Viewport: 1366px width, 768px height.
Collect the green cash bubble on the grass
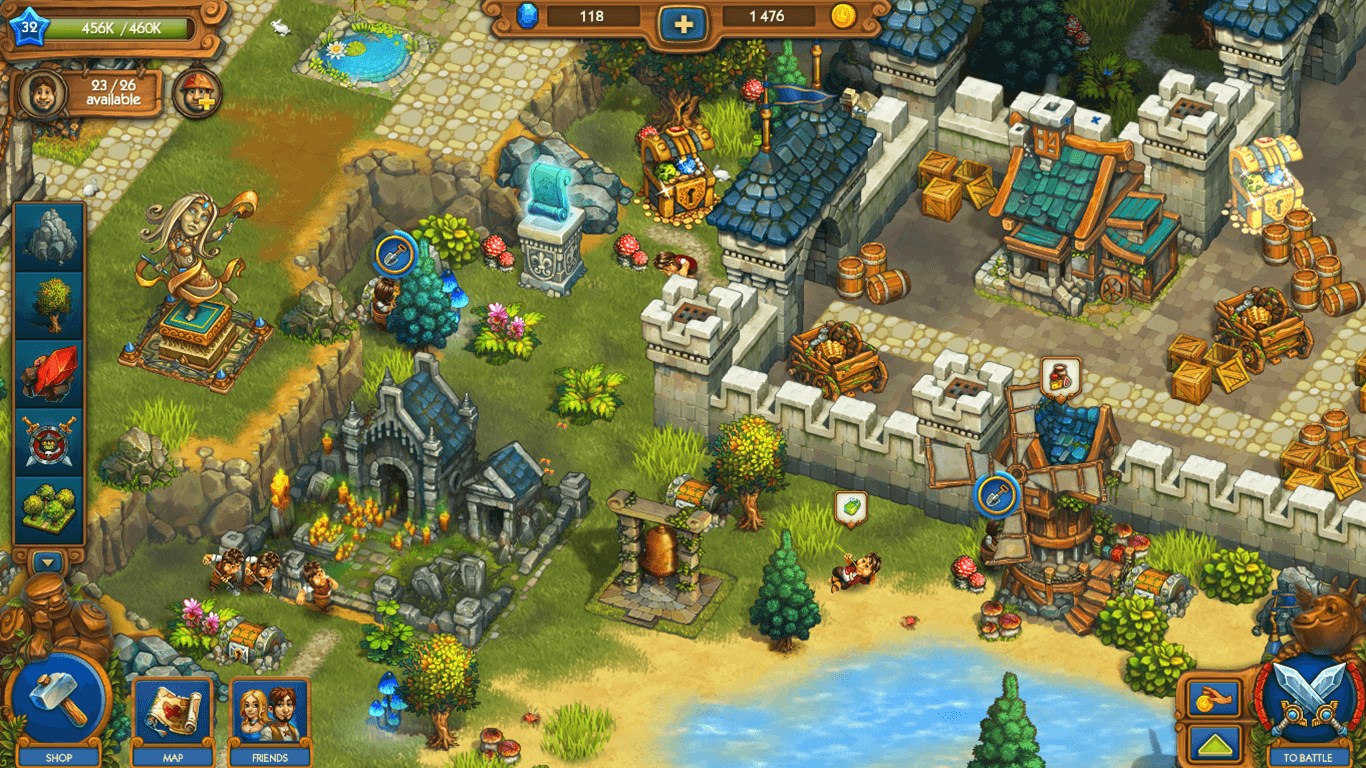pyautogui.click(x=850, y=508)
